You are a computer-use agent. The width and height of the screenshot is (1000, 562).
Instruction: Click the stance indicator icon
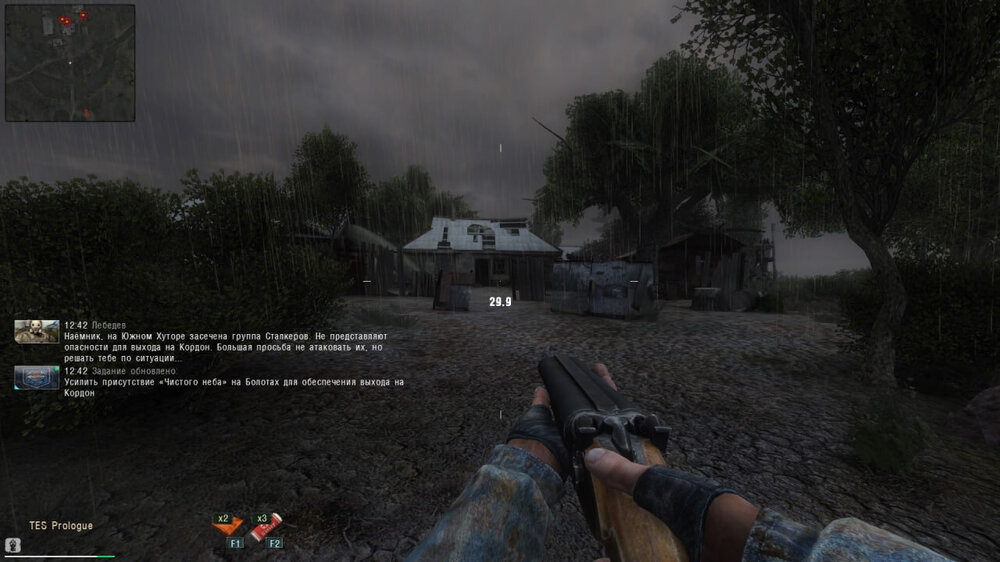pos(14,545)
